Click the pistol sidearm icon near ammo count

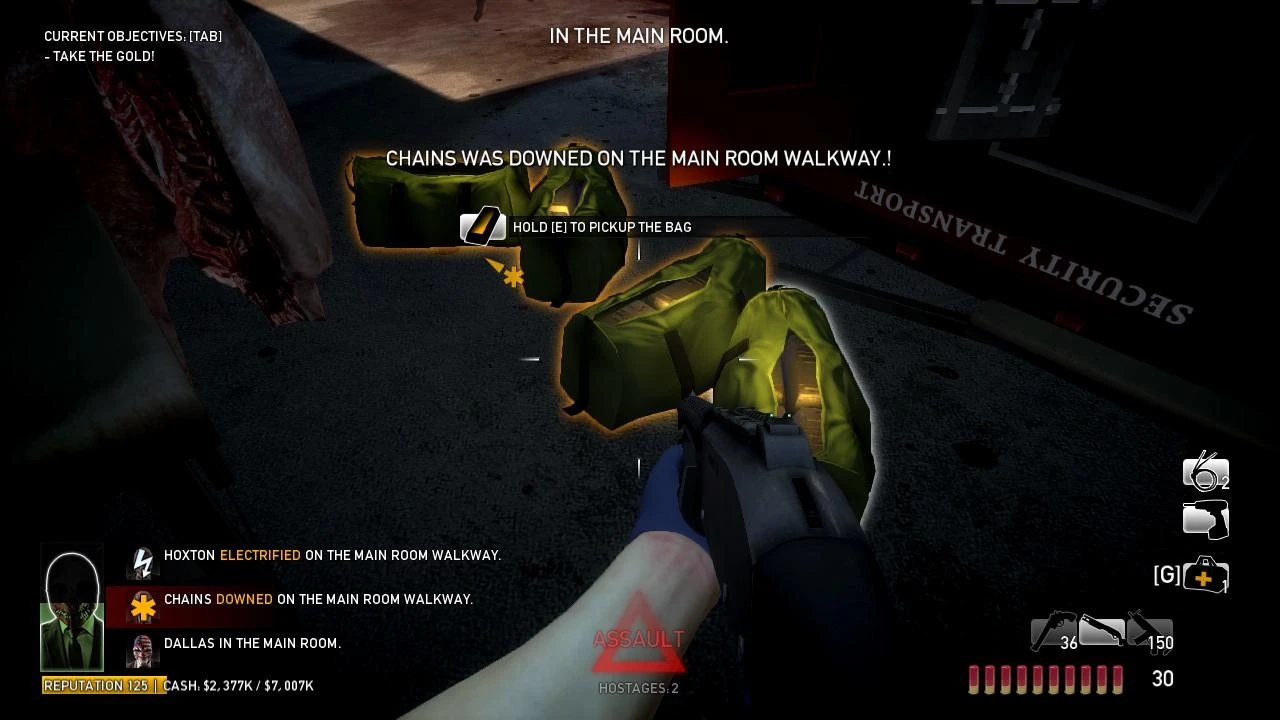(x=1047, y=632)
